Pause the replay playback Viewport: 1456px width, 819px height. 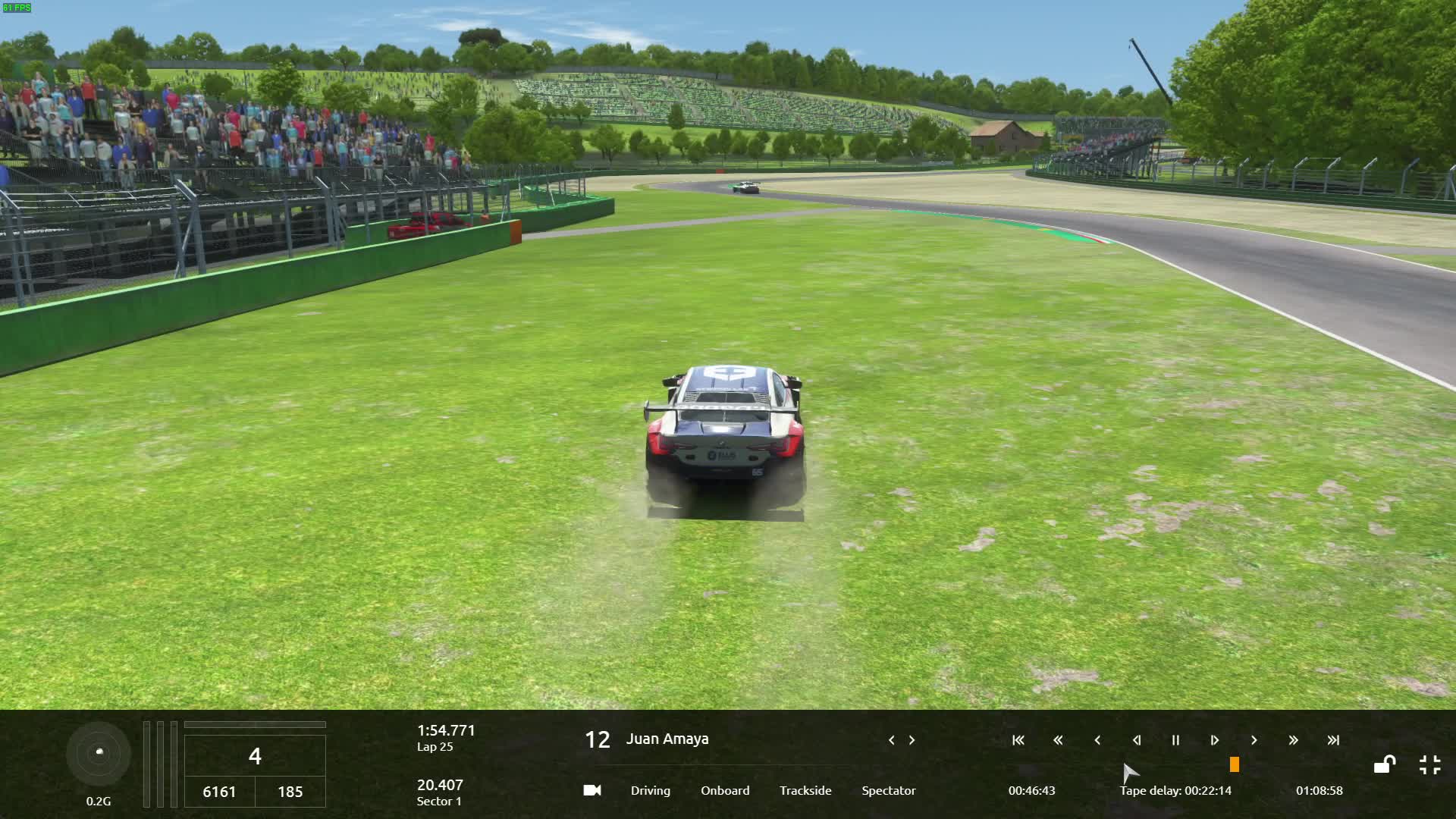coord(1175,740)
